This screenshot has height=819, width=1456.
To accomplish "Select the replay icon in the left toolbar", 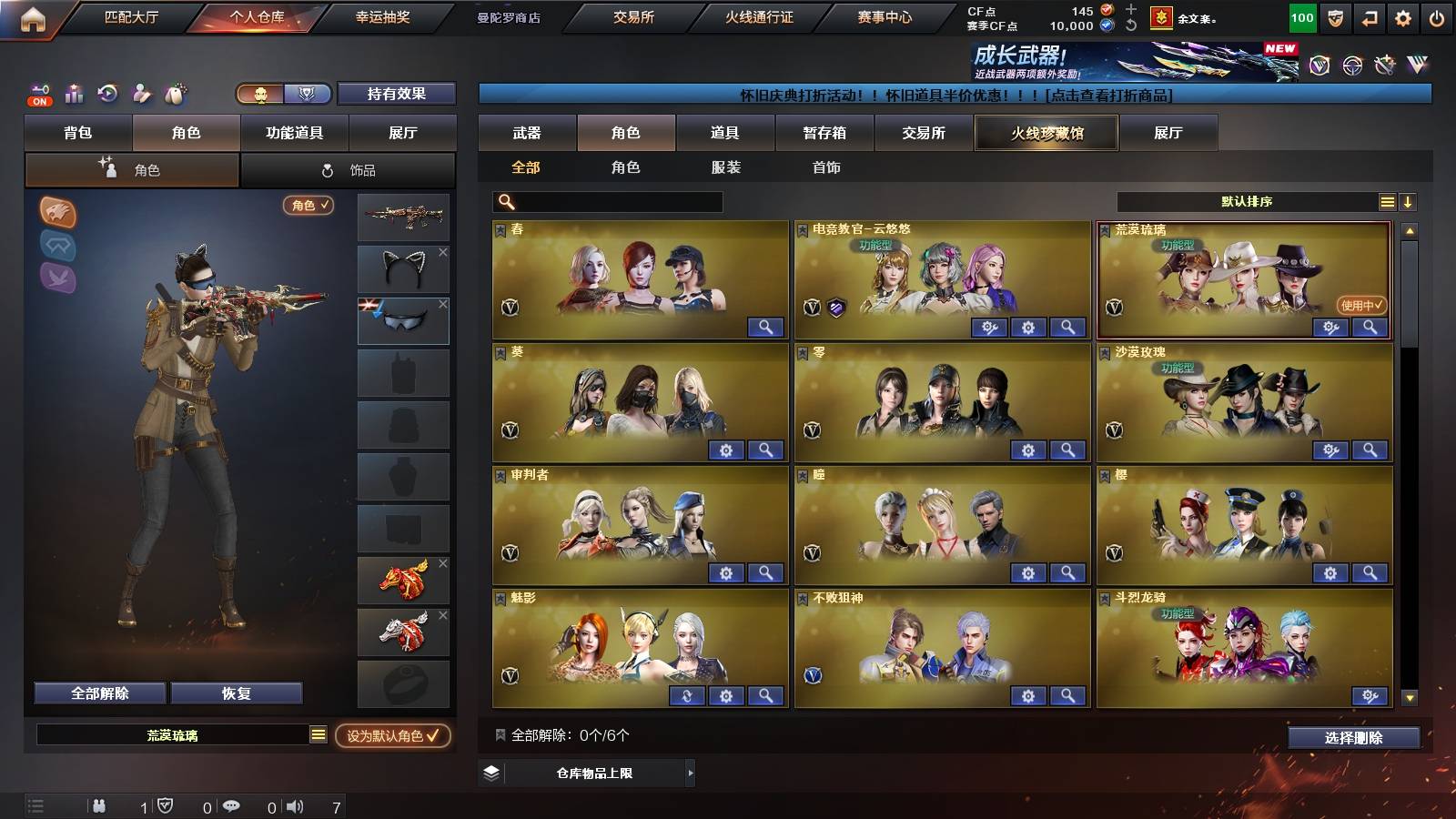I will click(x=106, y=94).
